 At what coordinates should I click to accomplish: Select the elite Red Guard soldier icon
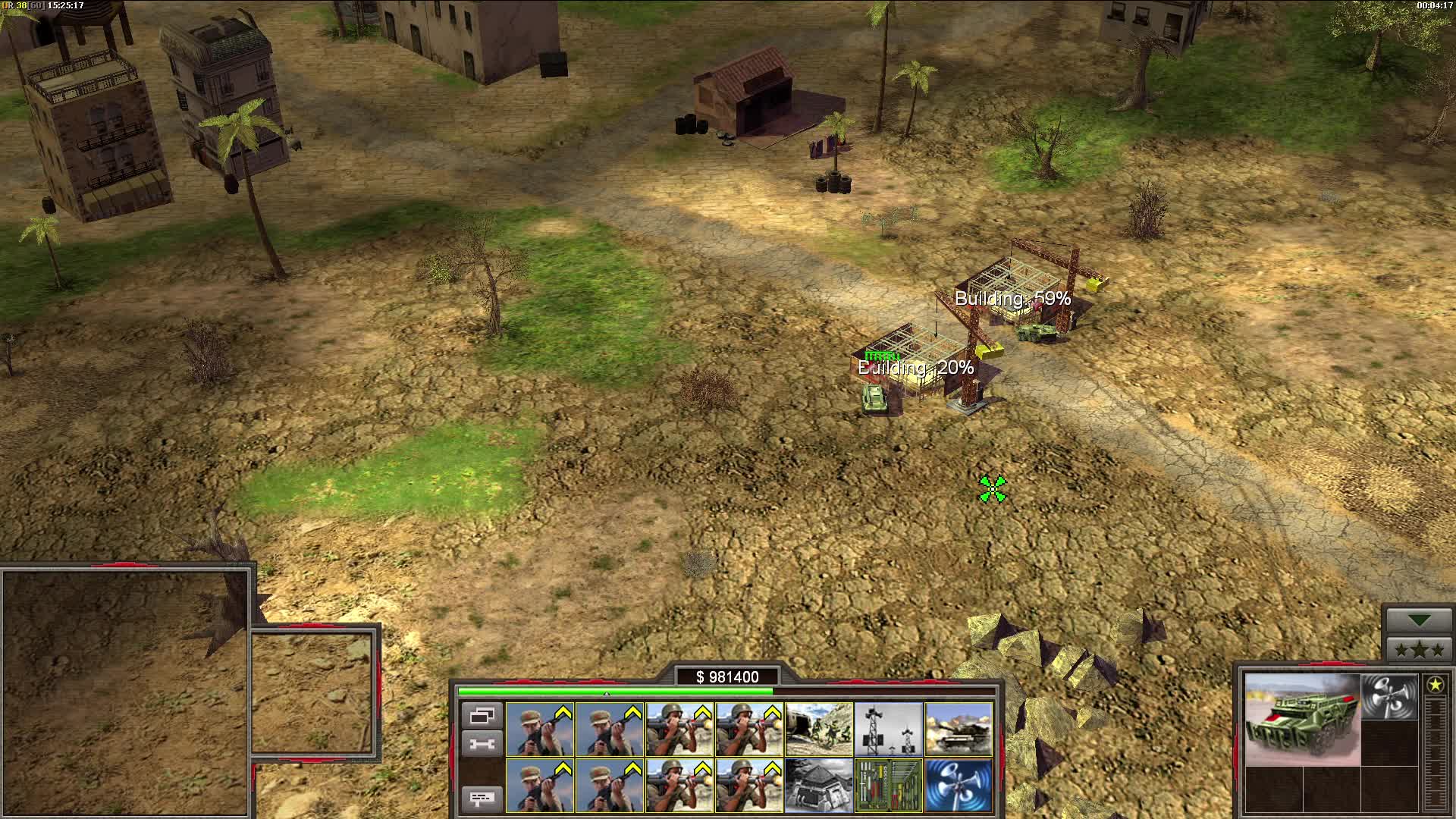[x=540, y=728]
